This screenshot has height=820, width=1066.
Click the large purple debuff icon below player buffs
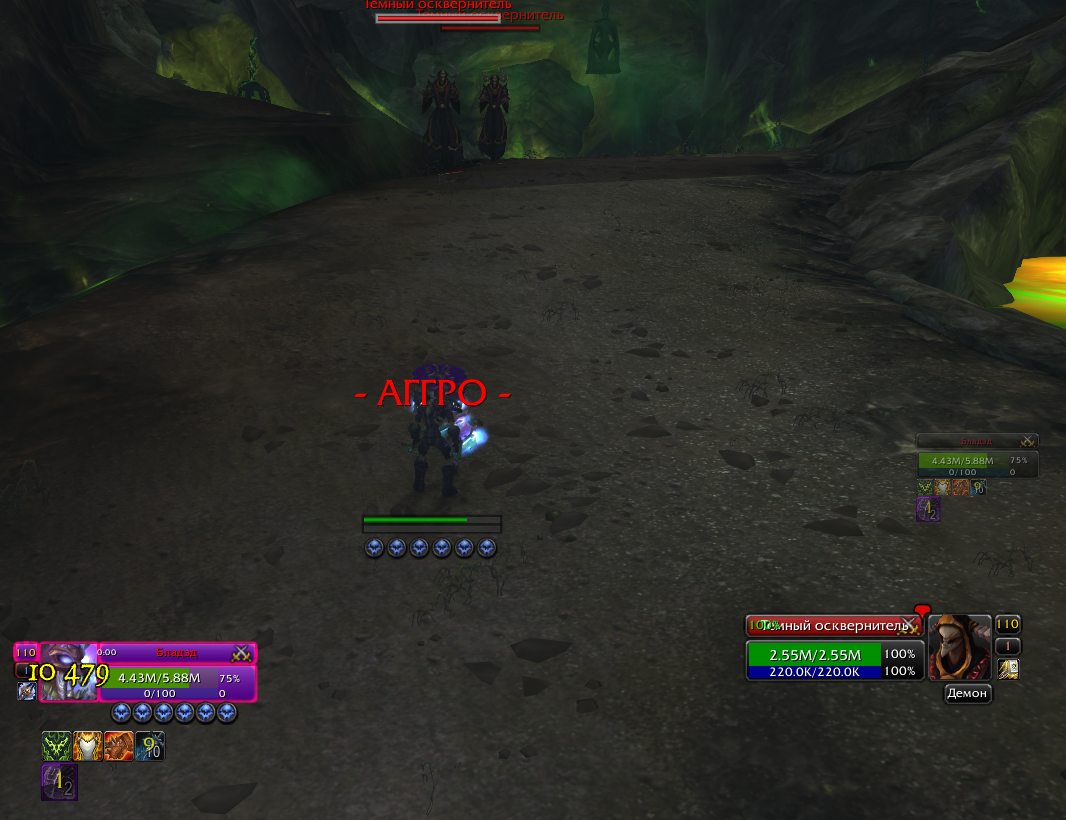point(59,782)
